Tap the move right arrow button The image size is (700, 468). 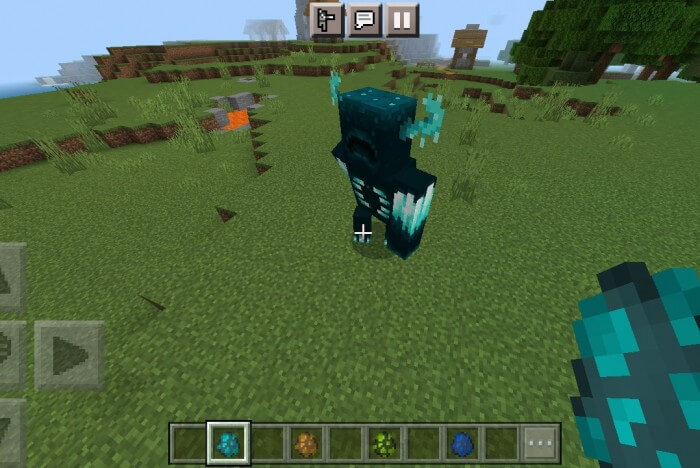[69, 354]
